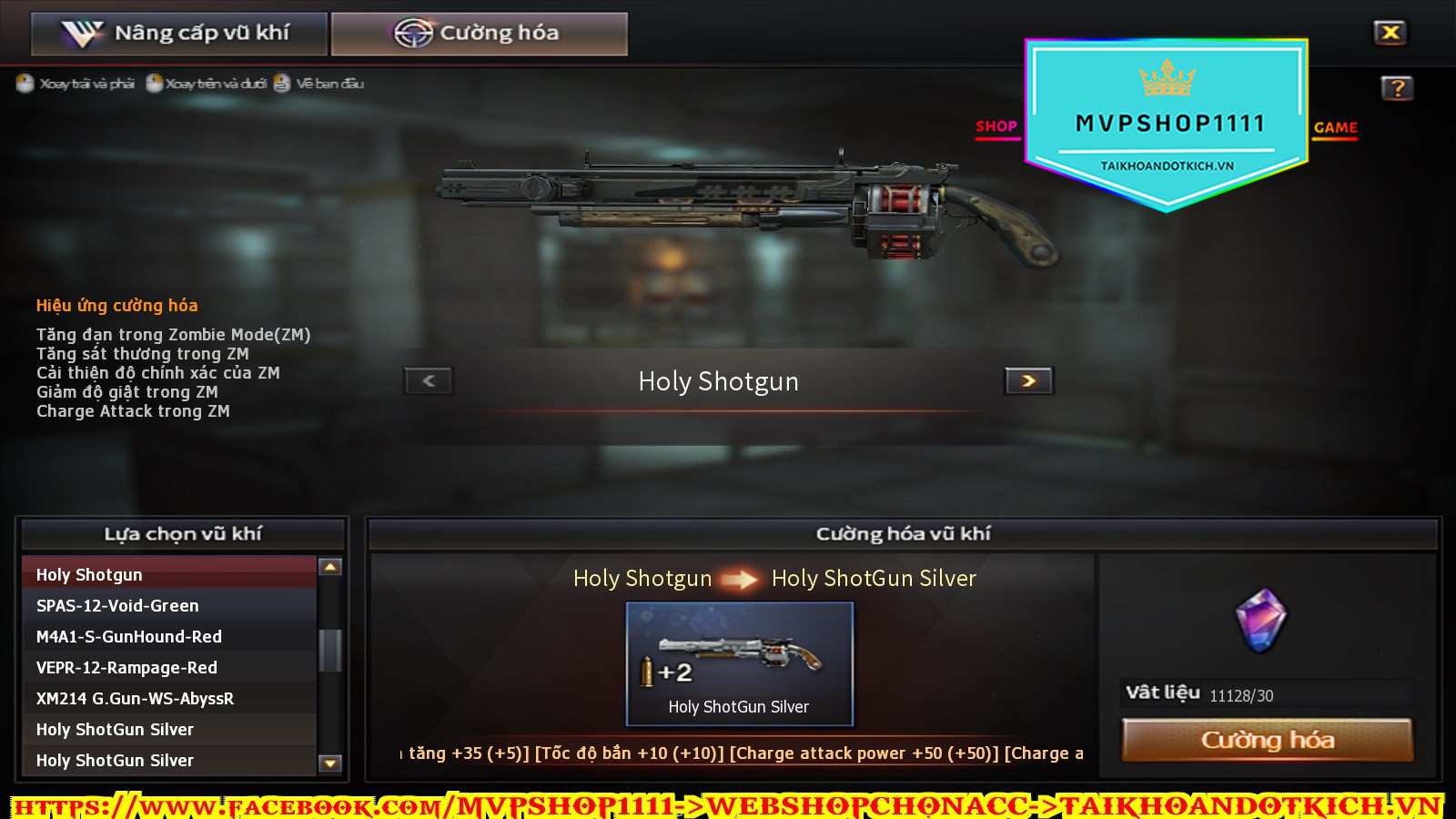The image size is (1456, 819).
Task: Select XM214 G.Gun-WS-AbyssR entry
Action: pyautogui.click(x=168, y=698)
